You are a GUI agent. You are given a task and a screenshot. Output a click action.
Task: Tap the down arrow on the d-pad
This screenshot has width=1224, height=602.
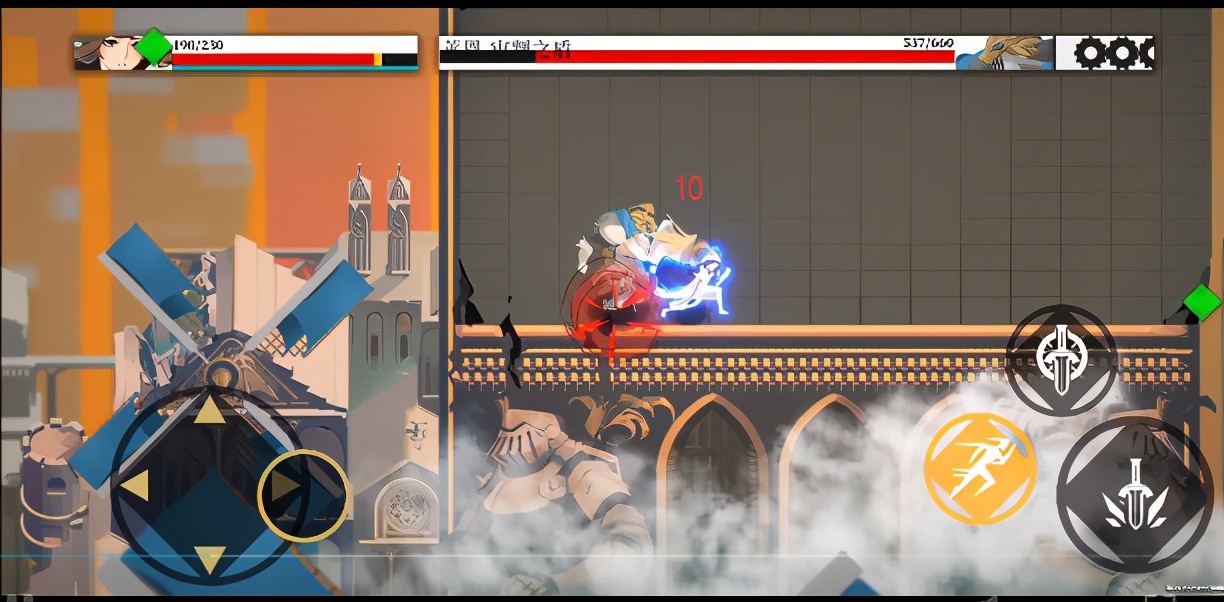click(208, 559)
